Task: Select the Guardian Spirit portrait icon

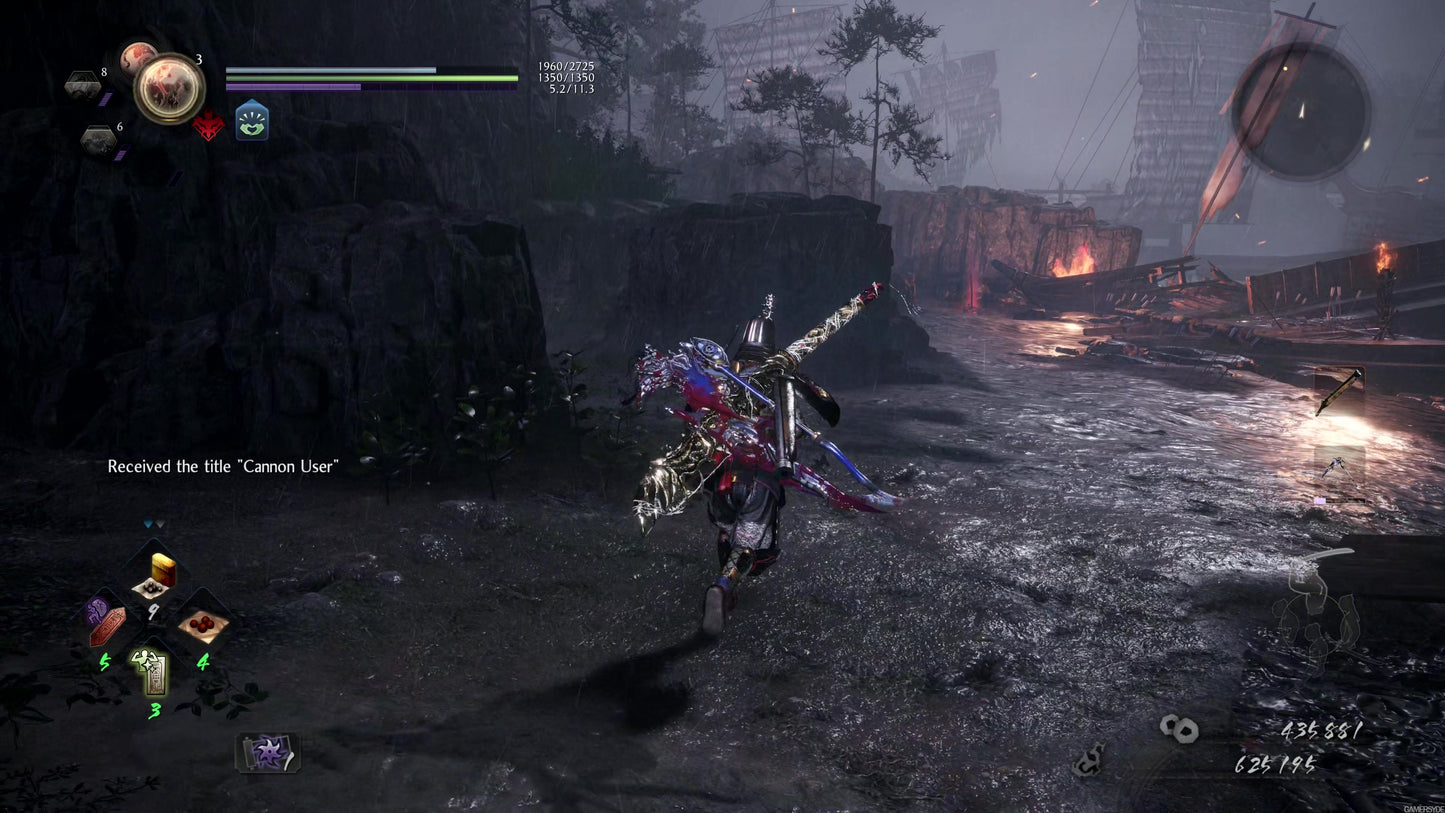Action: [170, 88]
